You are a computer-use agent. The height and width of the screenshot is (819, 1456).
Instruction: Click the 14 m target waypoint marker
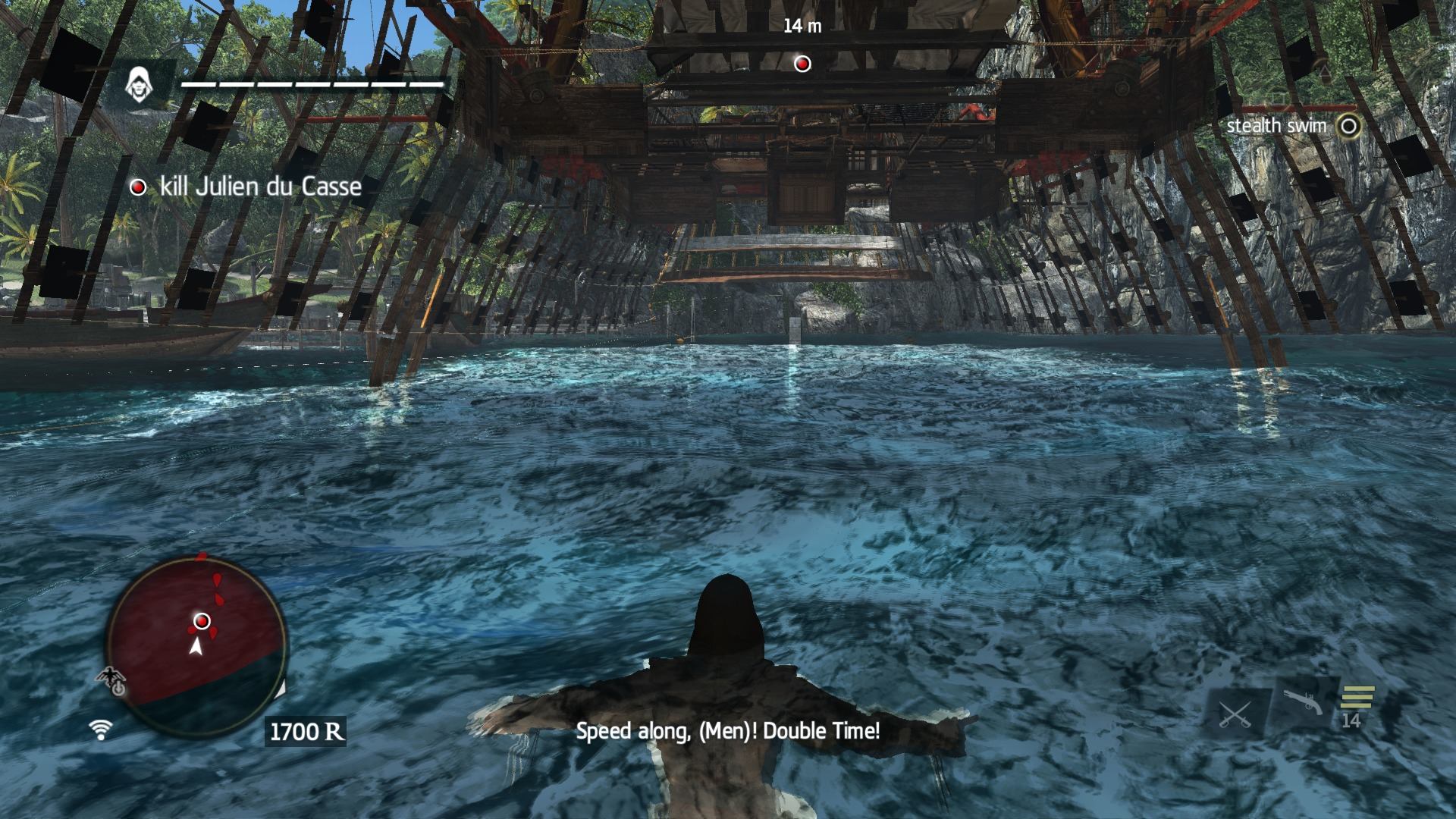pos(802,64)
